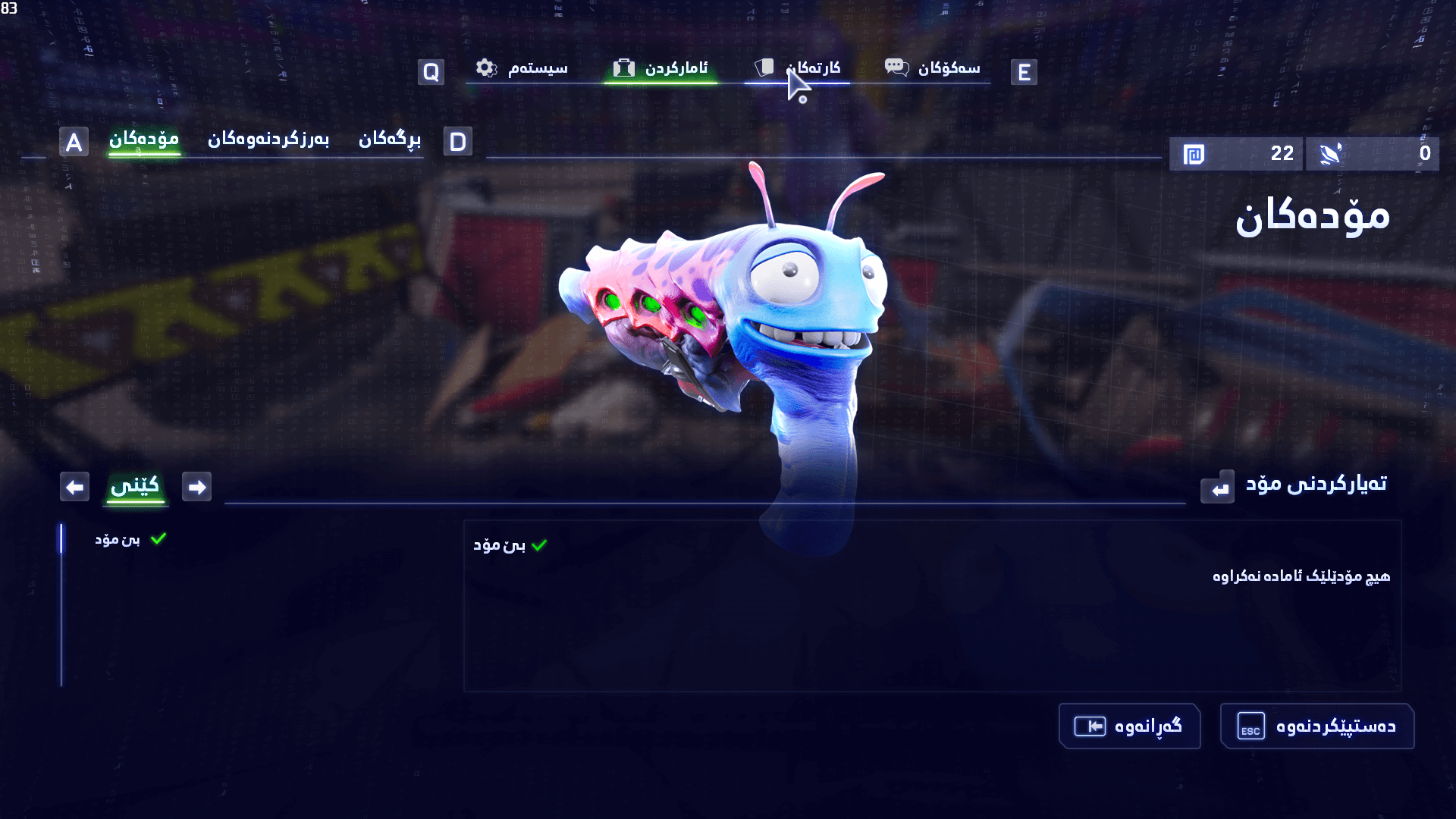Click the right arrow beside کێنی
1456x819 pixels.
(x=197, y=487)
